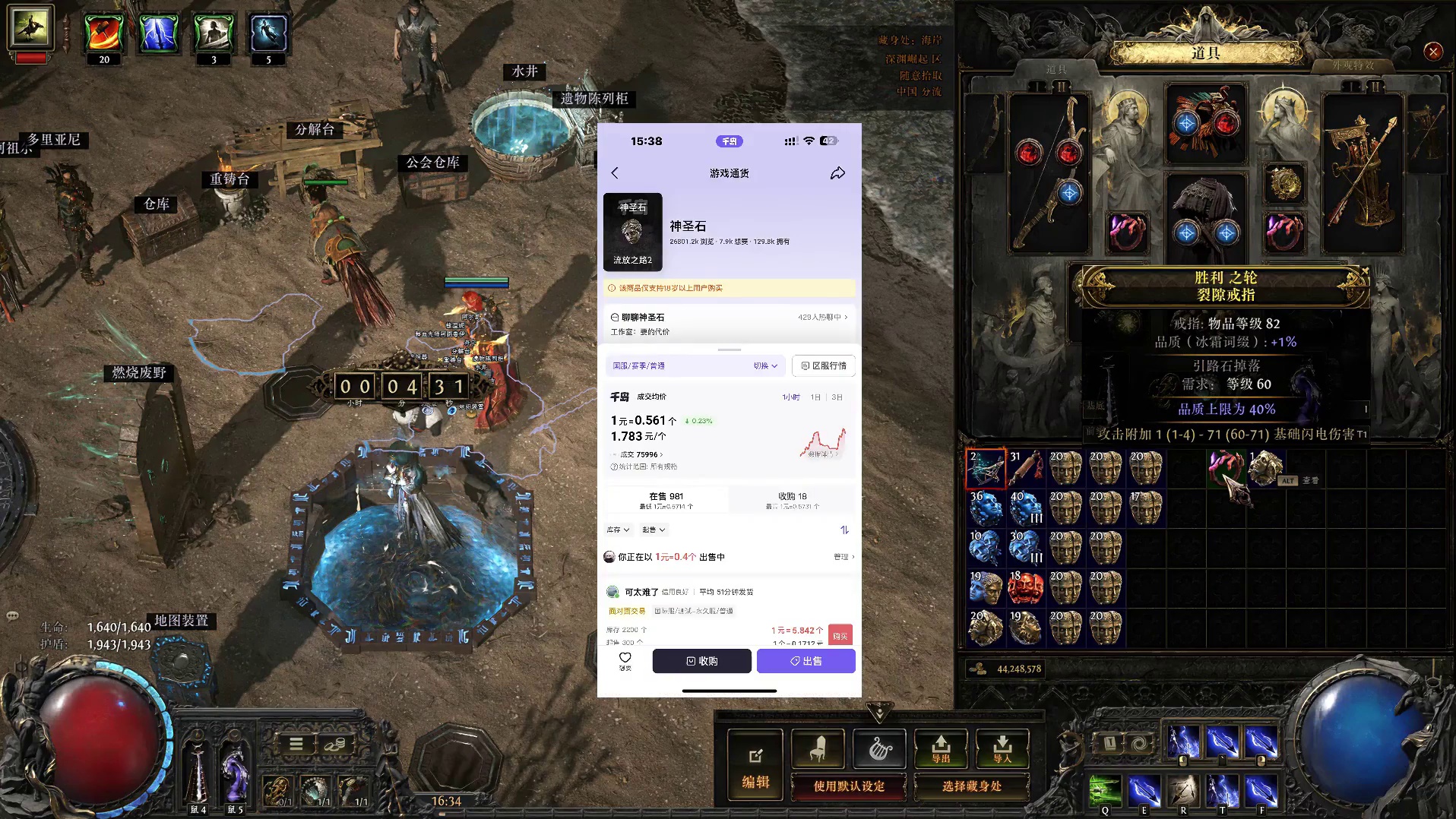Open 选择藏身处 hideout selection
This screenshot has height=819, width=1456.
point(972,786)
